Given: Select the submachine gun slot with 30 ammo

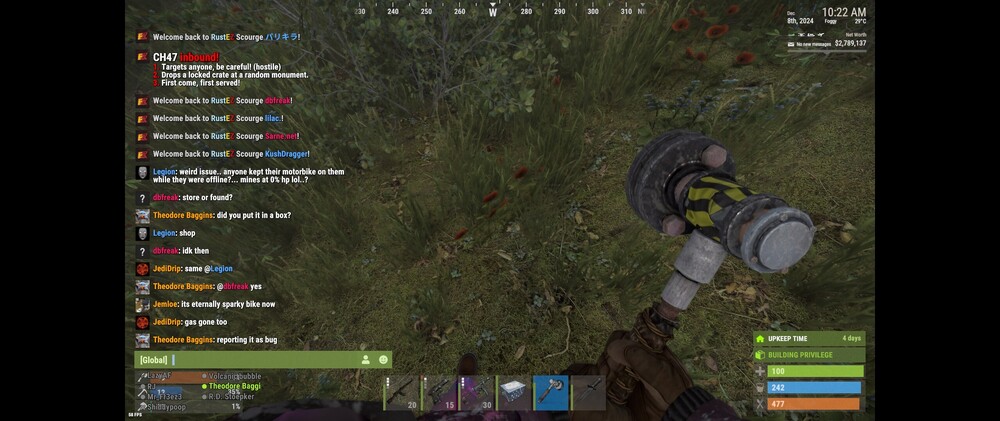Looking at the screenshot, I should pos(476,393).
